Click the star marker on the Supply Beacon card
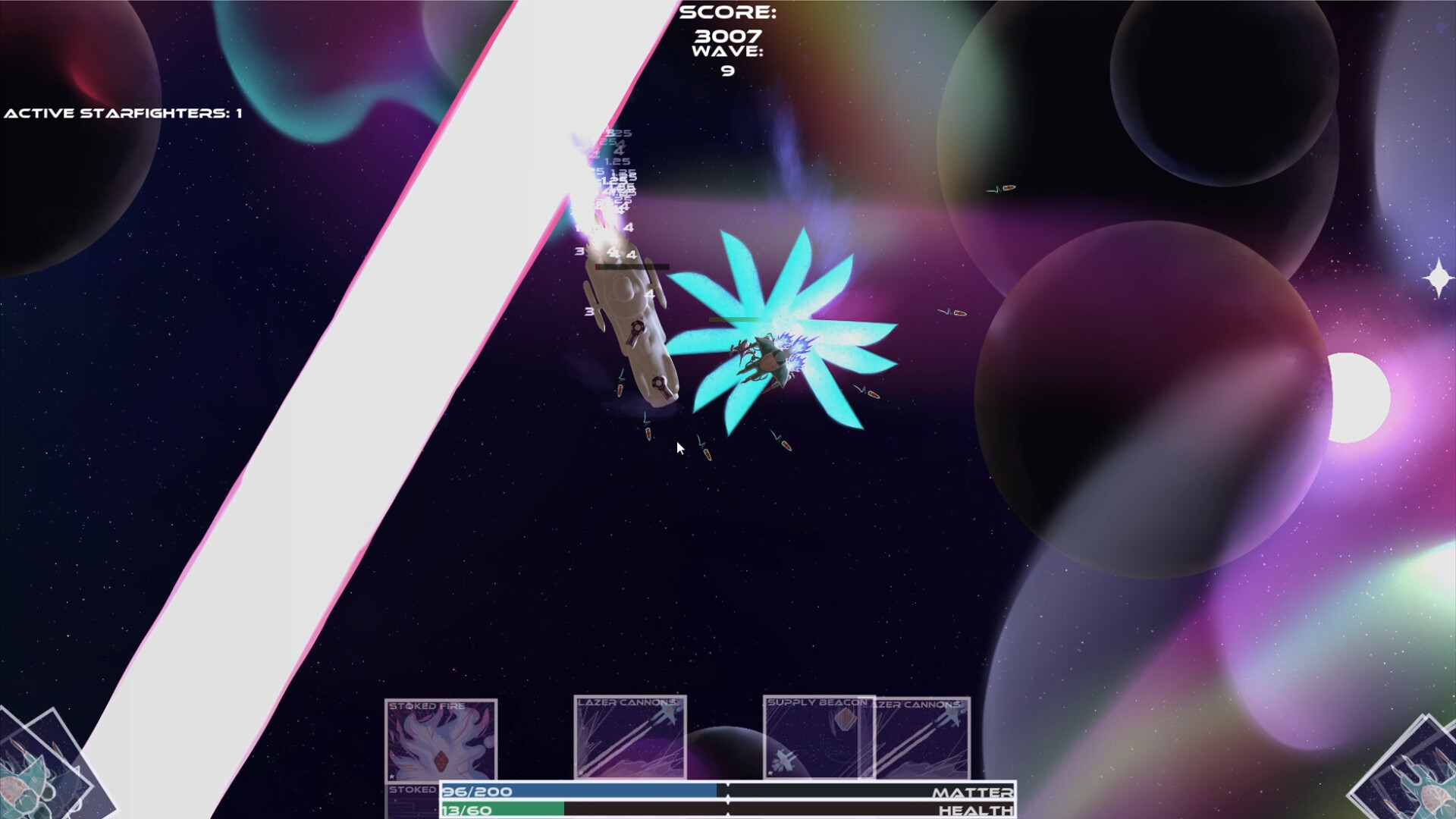 click(769, 773)
